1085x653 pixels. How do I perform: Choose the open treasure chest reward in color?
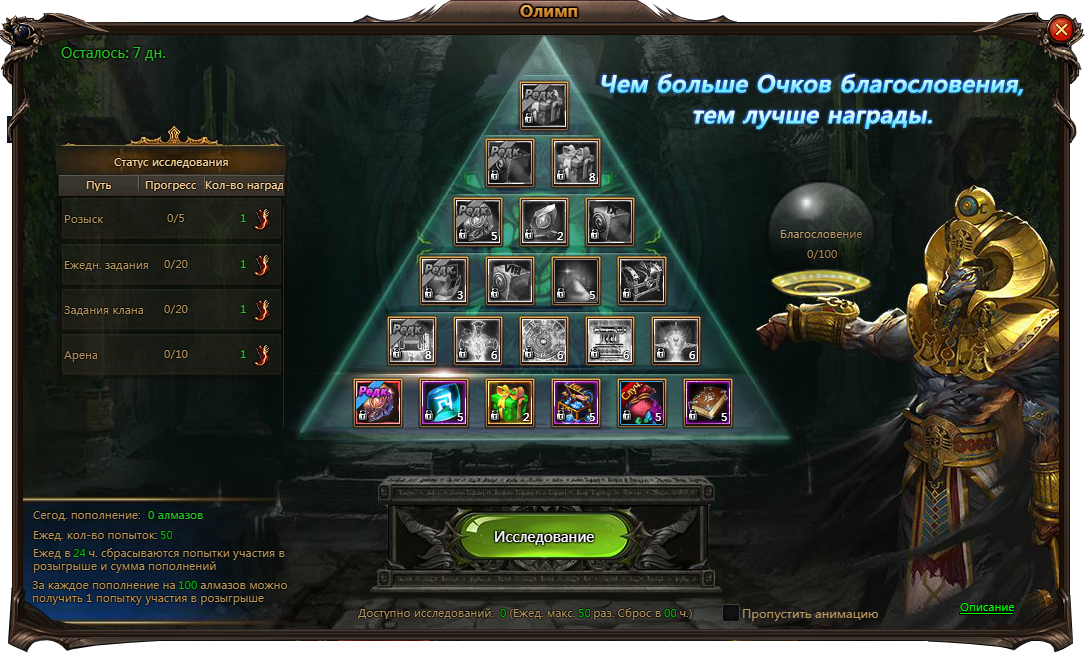tap(576, 403)
